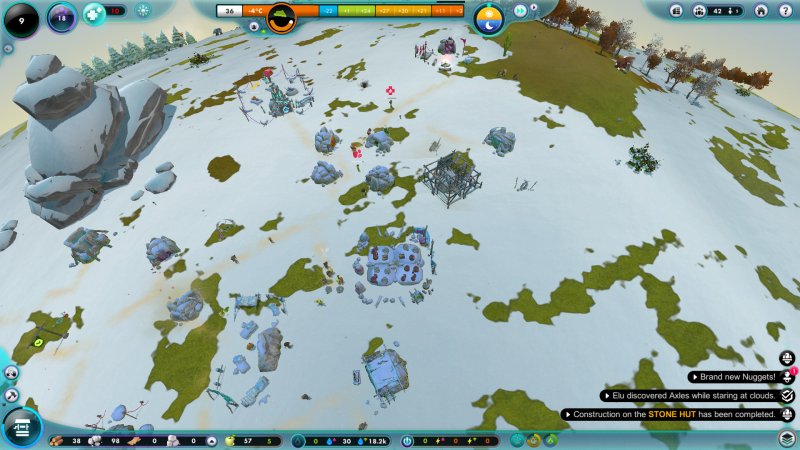Click the globe icon above the notifications

pyautogui.click(x=788, y=358)
